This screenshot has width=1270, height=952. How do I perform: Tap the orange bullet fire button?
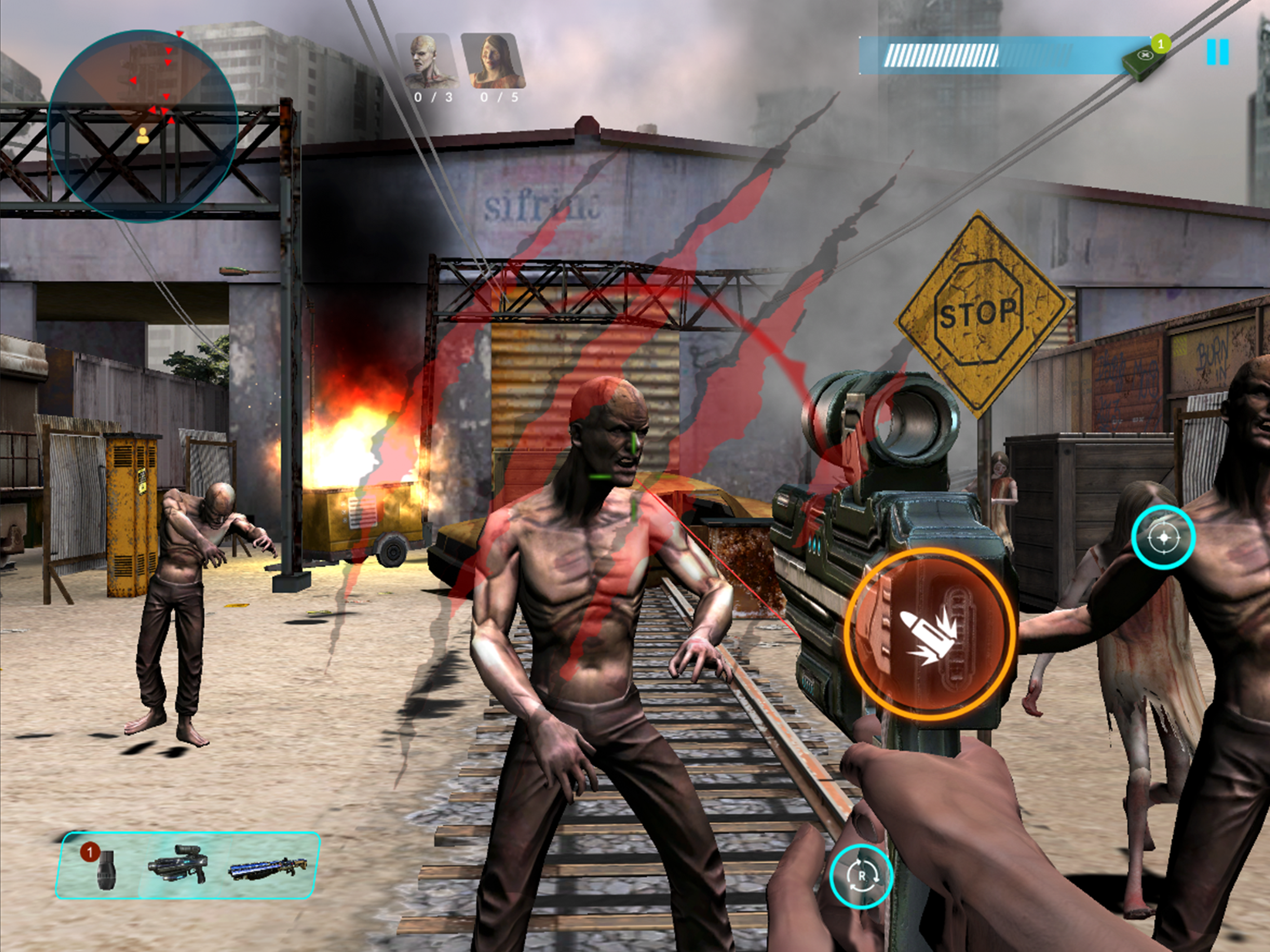point(930,633)
